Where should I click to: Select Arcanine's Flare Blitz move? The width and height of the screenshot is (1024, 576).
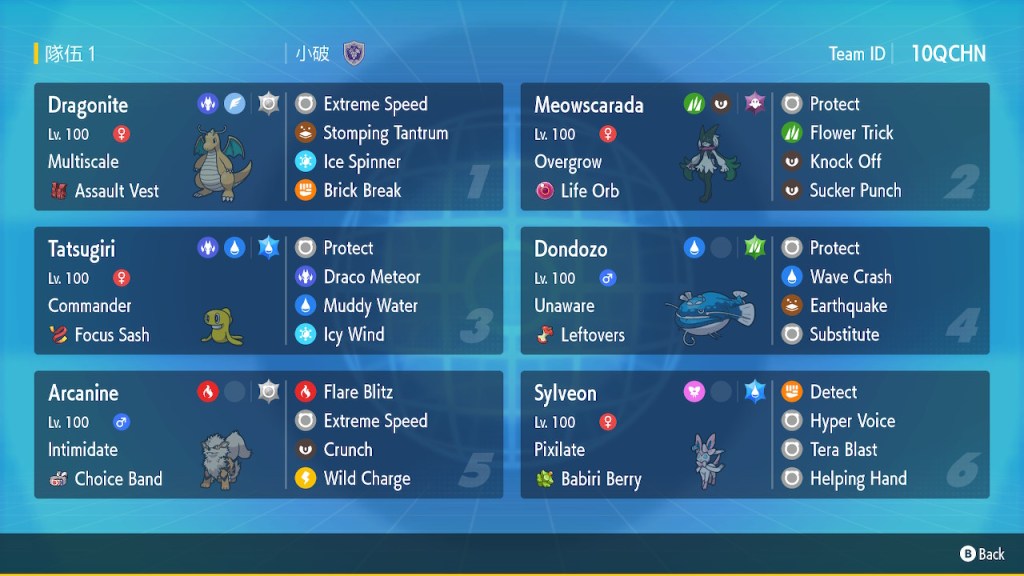357,392
